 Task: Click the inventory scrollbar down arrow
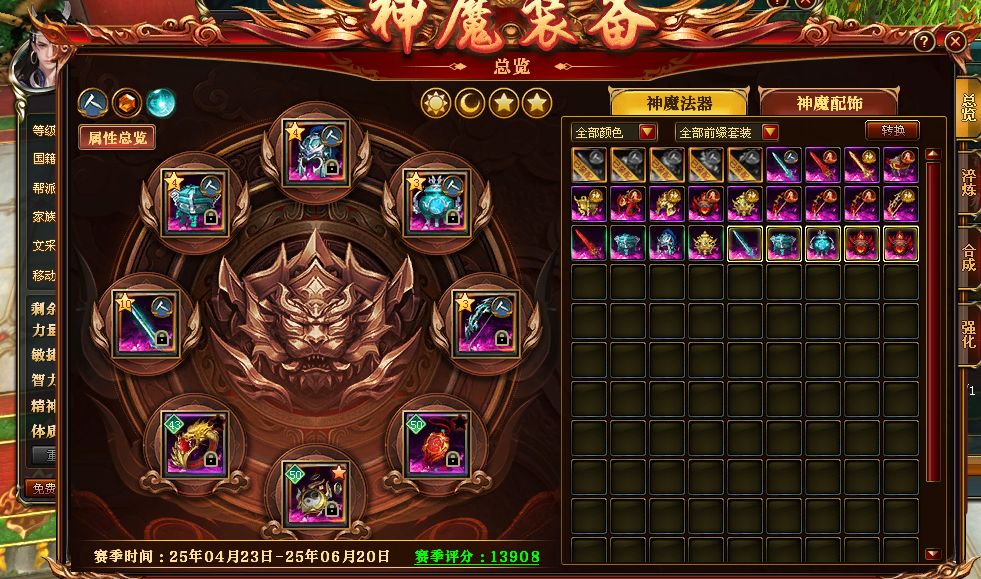point(932,554)
